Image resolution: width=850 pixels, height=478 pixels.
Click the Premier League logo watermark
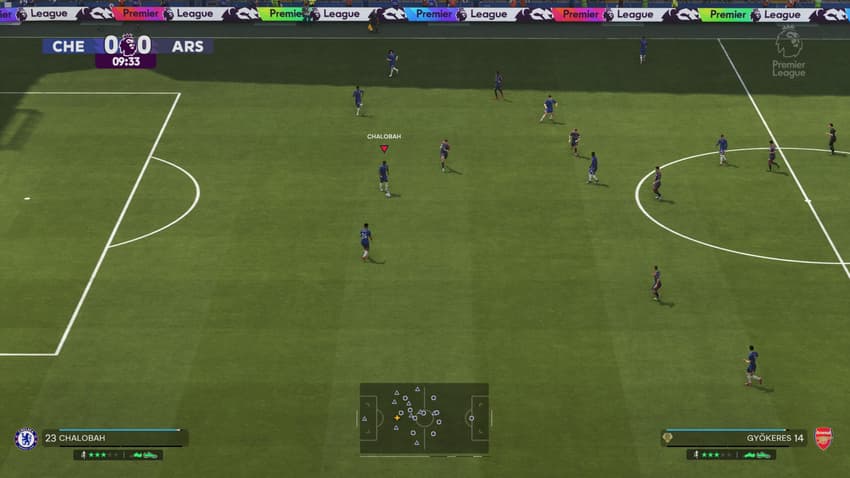pos(788,52)
